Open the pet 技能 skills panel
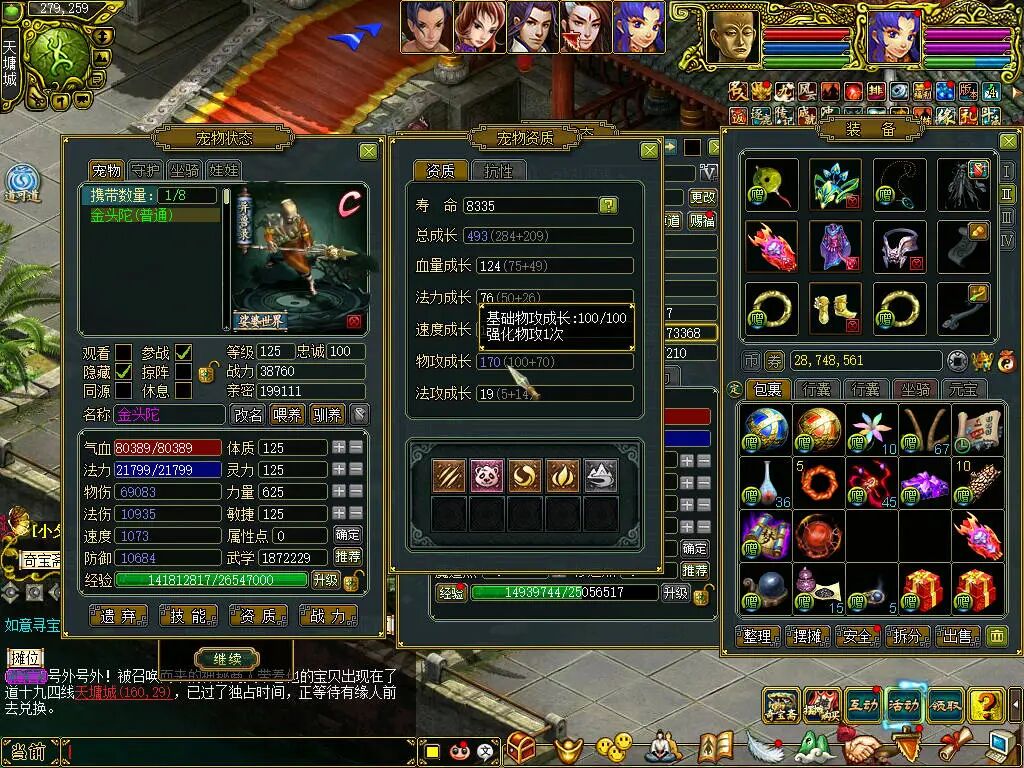The height and width of the screenshot is (768, 1024). coord(188,616)
